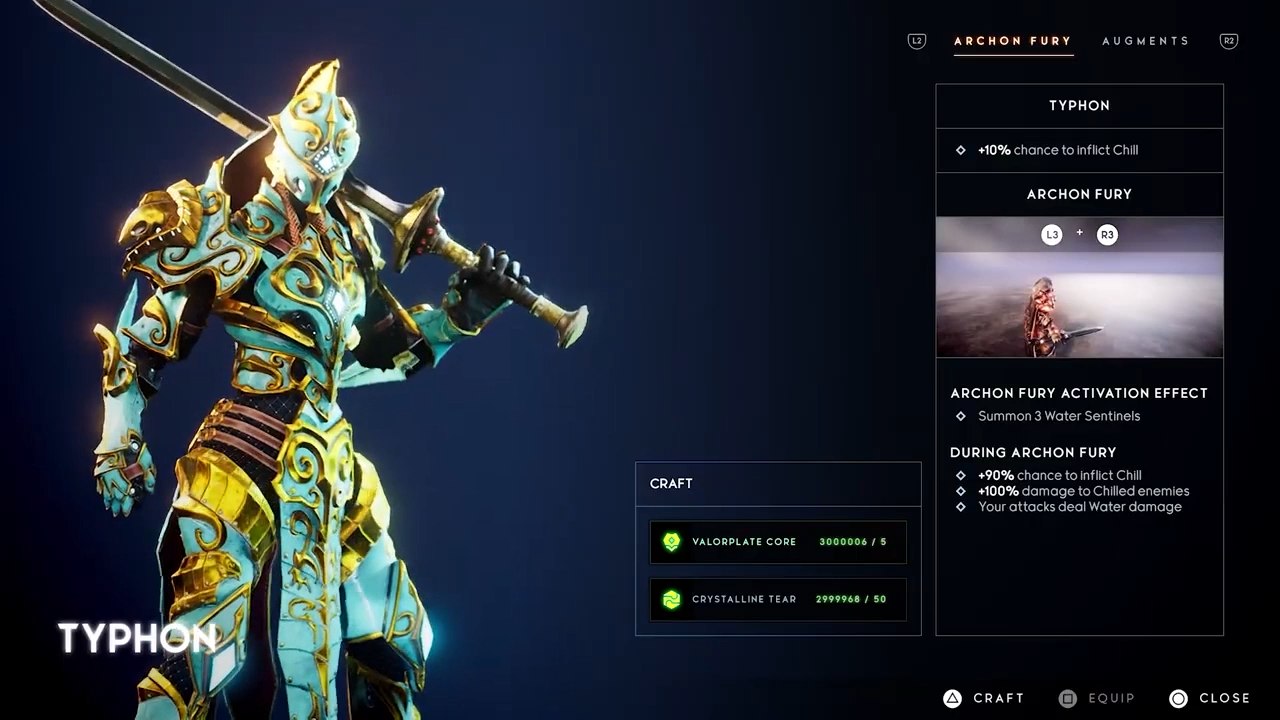Select the Archon Fury tab

pyautogui.click(x=1012, y=41)
